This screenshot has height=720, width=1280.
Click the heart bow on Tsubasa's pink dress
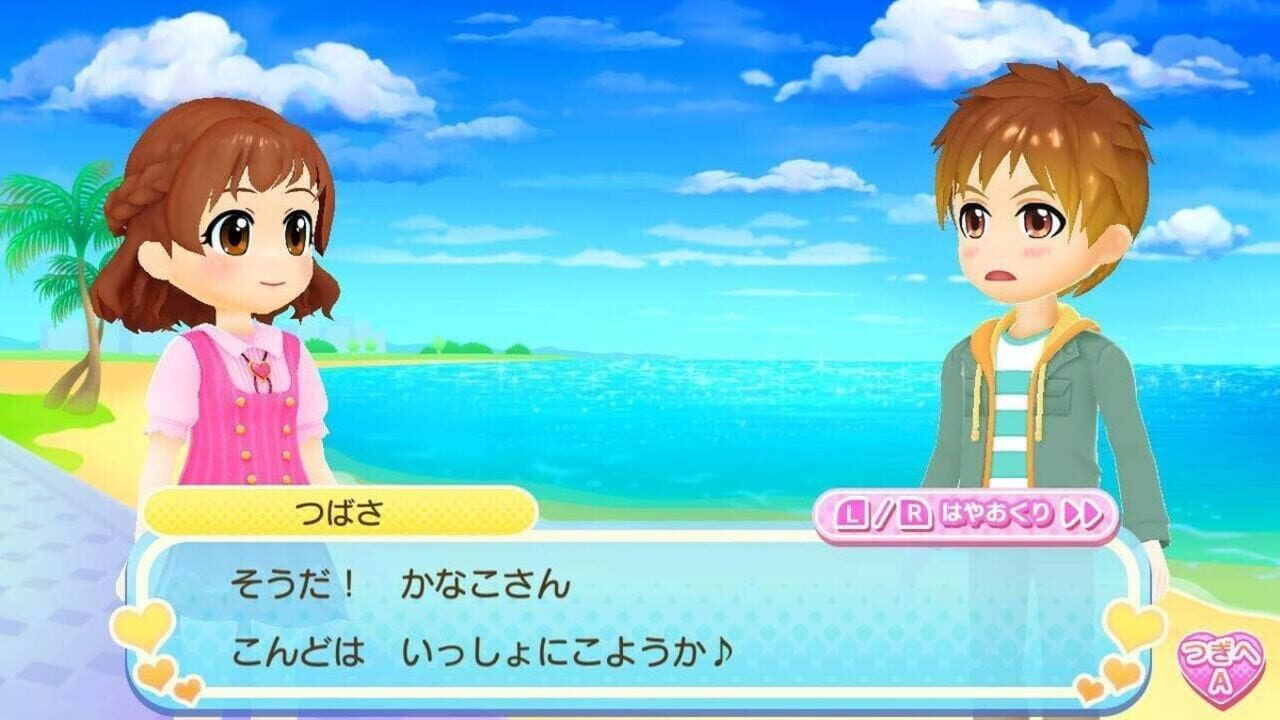coord(260,369)
